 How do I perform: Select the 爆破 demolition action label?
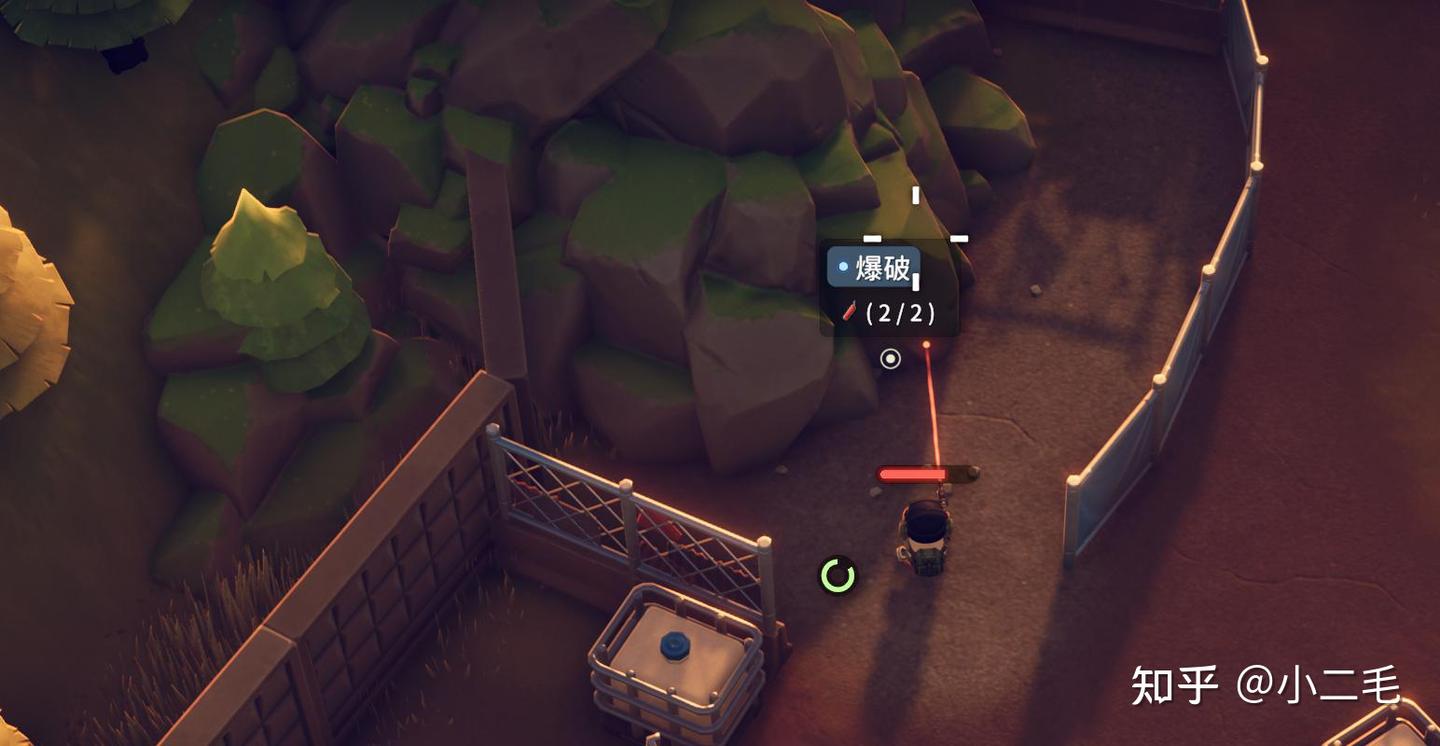point(874,268)
